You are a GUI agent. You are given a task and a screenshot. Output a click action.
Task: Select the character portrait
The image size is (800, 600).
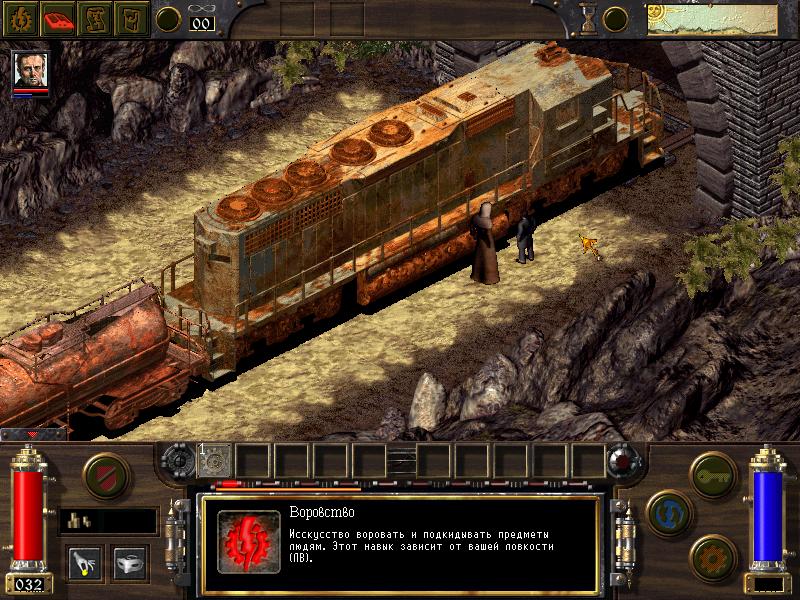(30, 69)
